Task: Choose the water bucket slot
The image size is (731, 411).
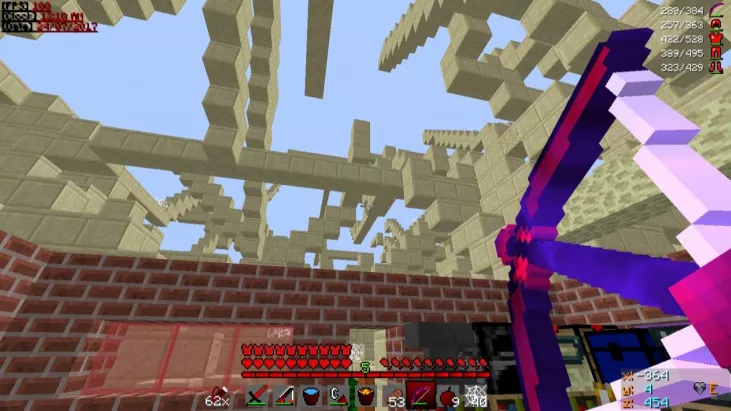Action: 311,397
